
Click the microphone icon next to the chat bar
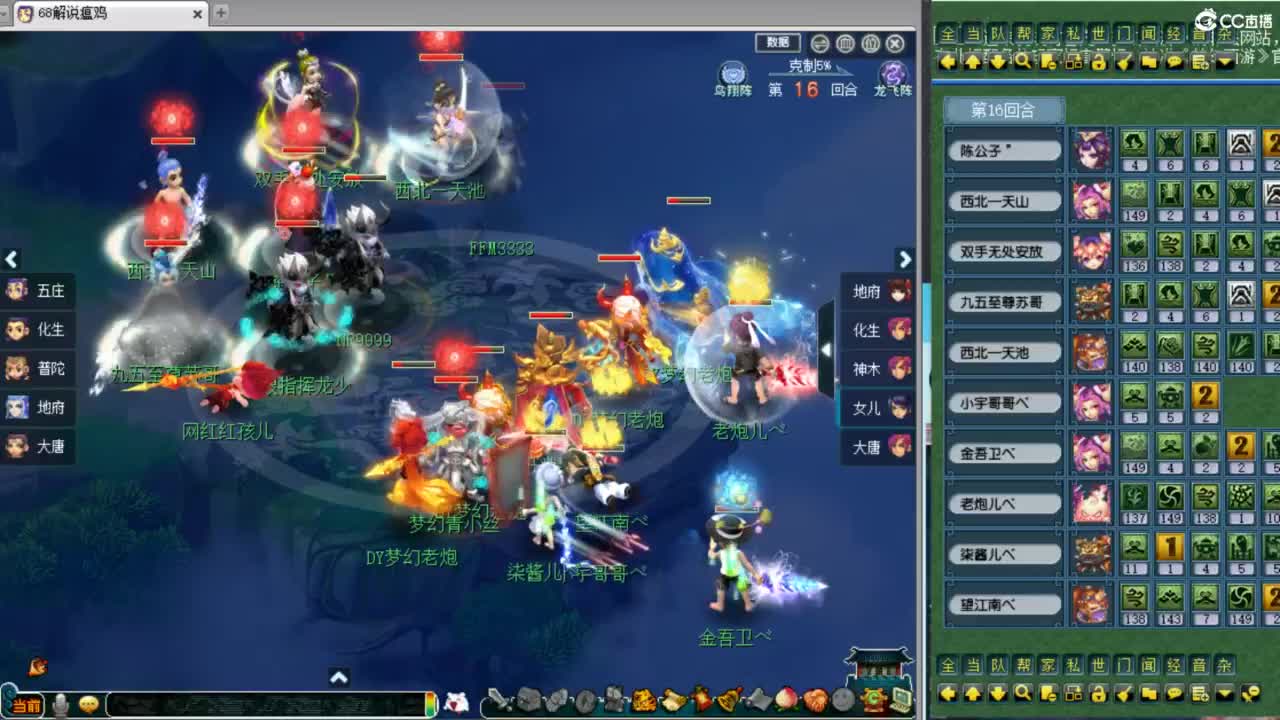pos(60,705)
